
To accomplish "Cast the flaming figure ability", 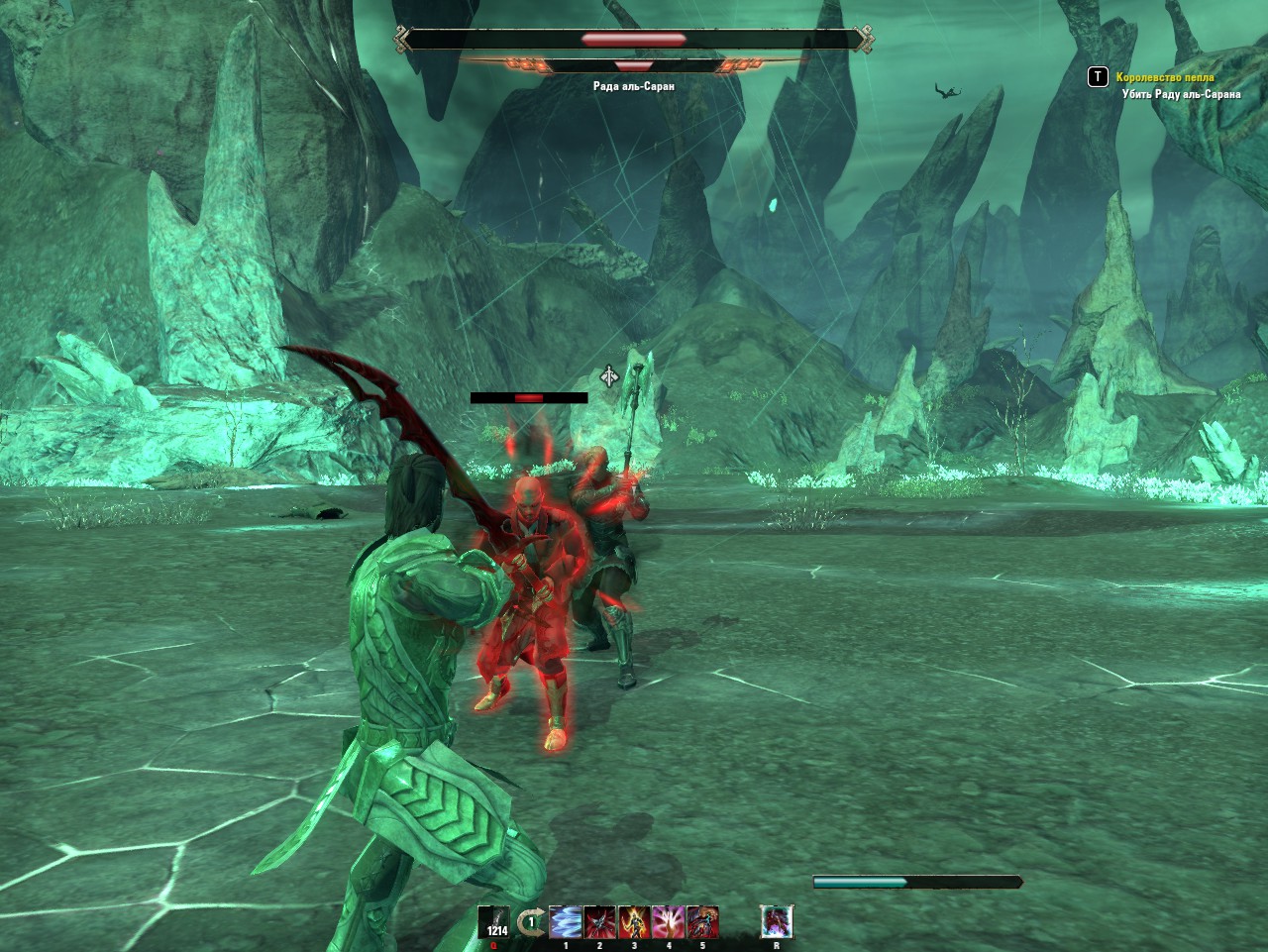I will pos(634,922).
